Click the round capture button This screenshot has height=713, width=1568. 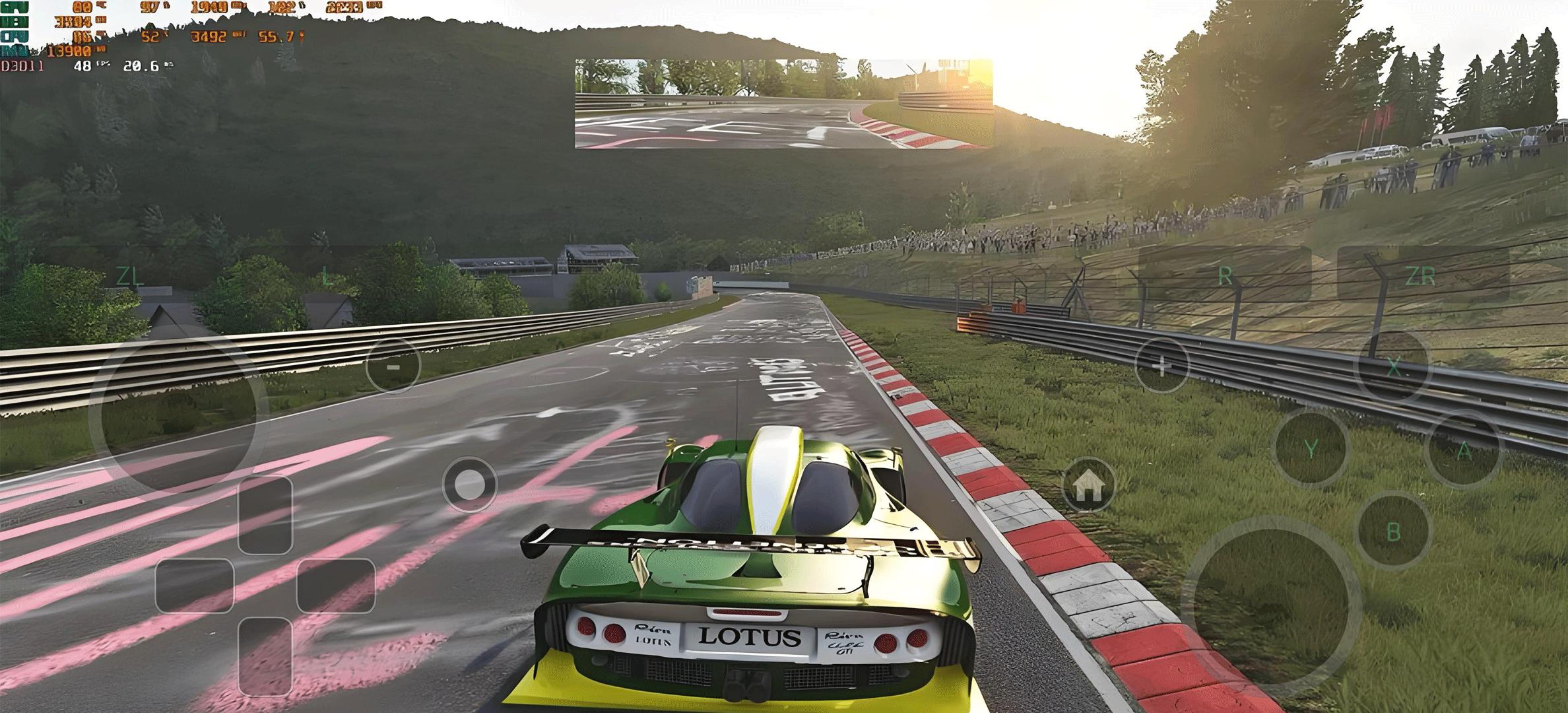[469, 485]
